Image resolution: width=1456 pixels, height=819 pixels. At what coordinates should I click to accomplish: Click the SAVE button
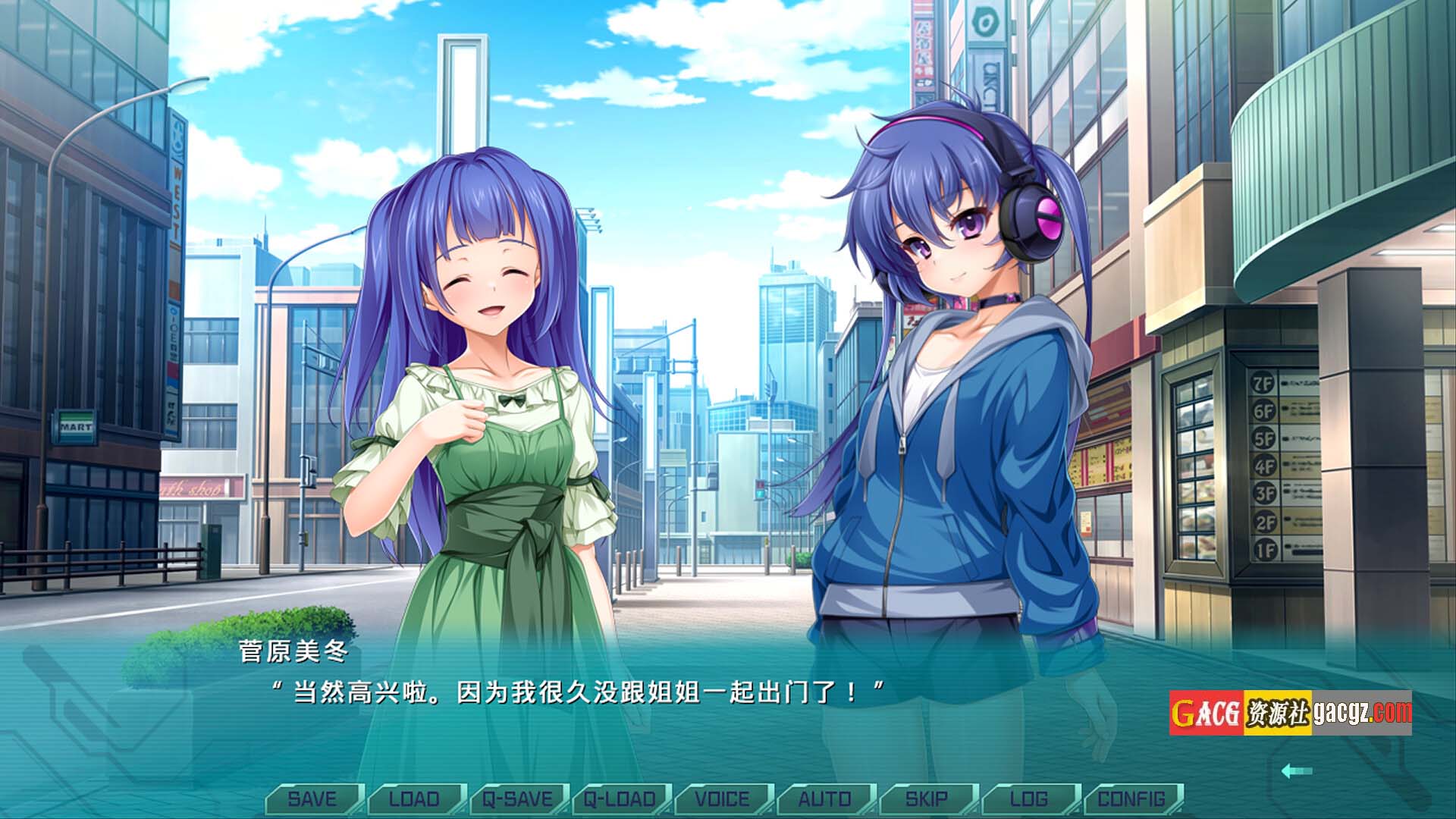[x=312, y=799]
